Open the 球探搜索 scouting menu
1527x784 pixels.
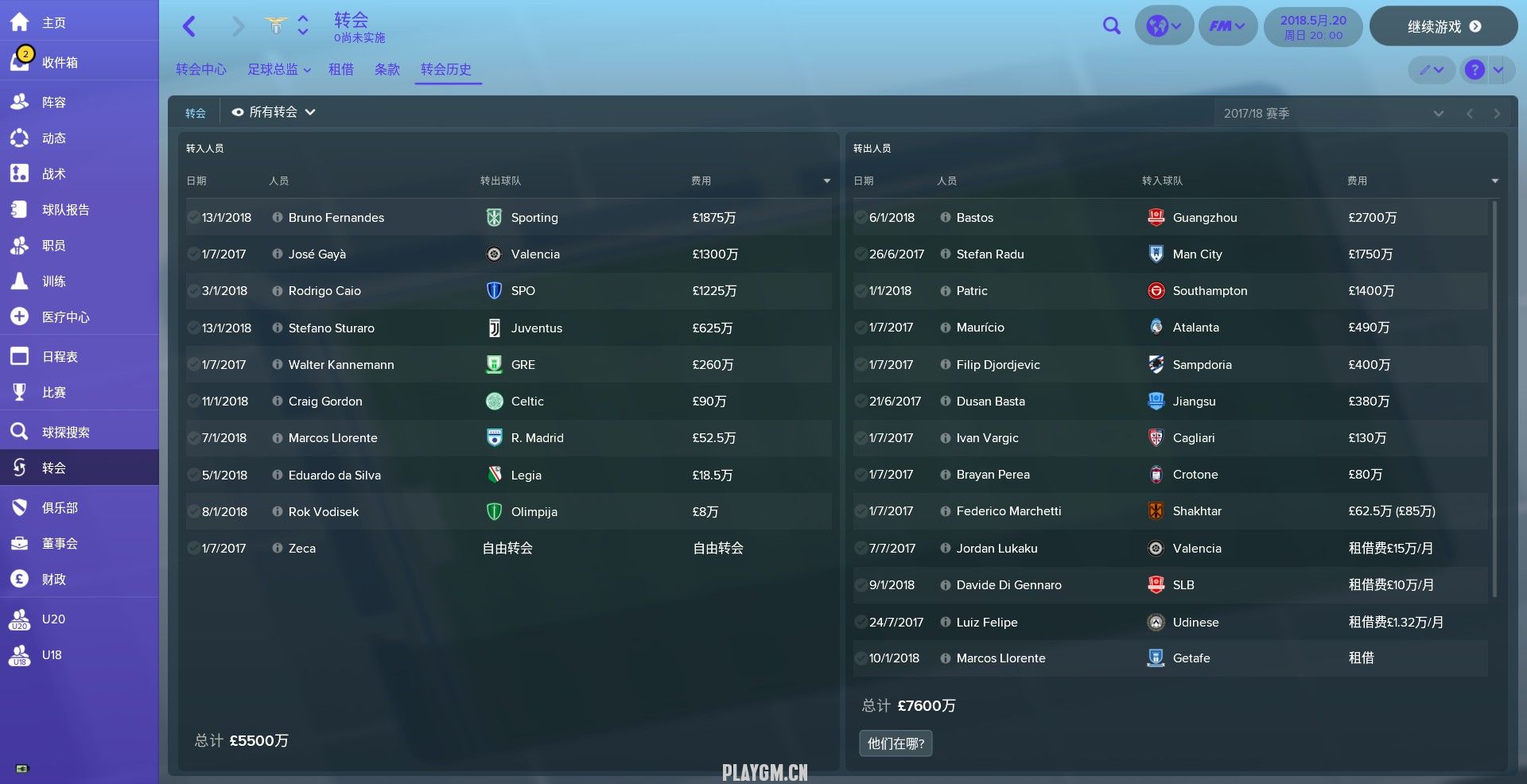tap(65, 432)
